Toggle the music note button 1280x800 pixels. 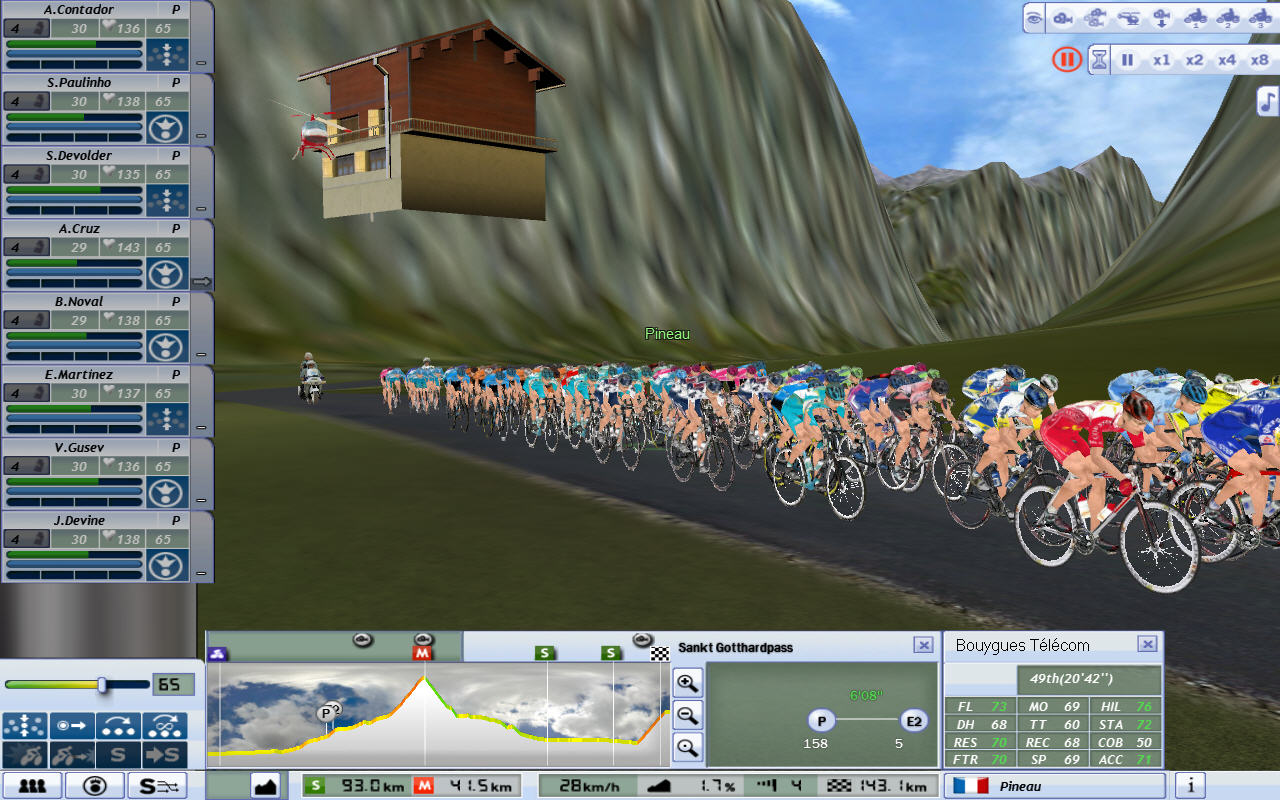(x=1267, y=101)
